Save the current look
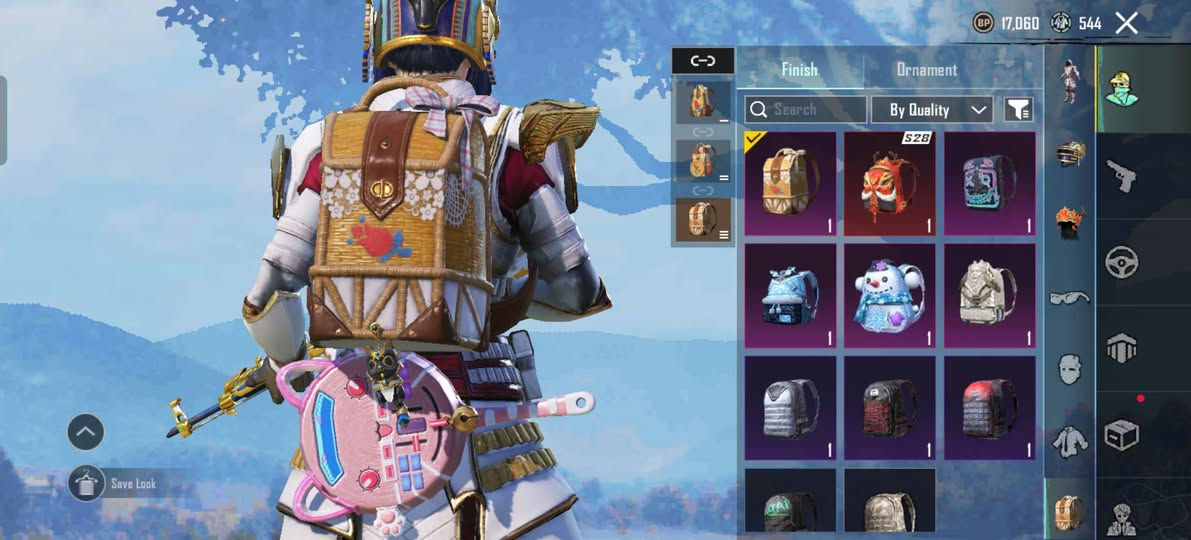This screenshot has height=540, width=1191. click(88, 484)
